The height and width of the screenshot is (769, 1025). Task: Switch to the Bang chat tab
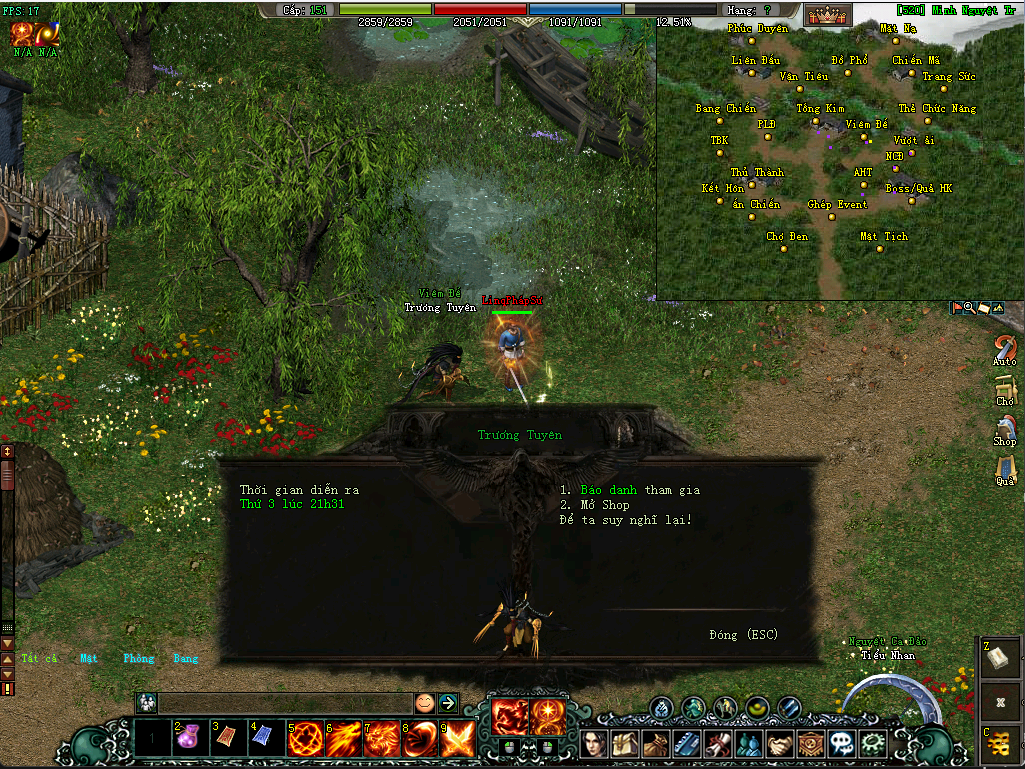point(186,659)
